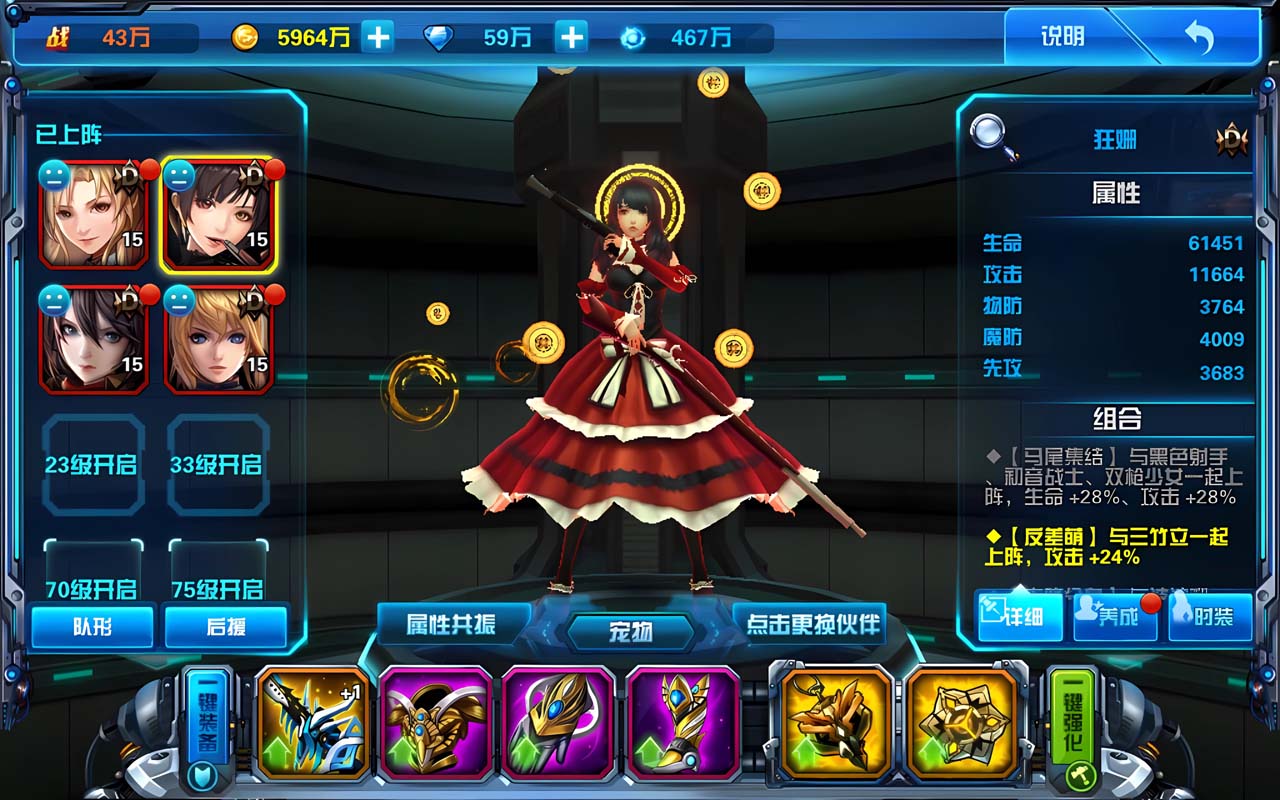Select the black-haired girl portrait with yellow frame

click(x=217, y=213)
